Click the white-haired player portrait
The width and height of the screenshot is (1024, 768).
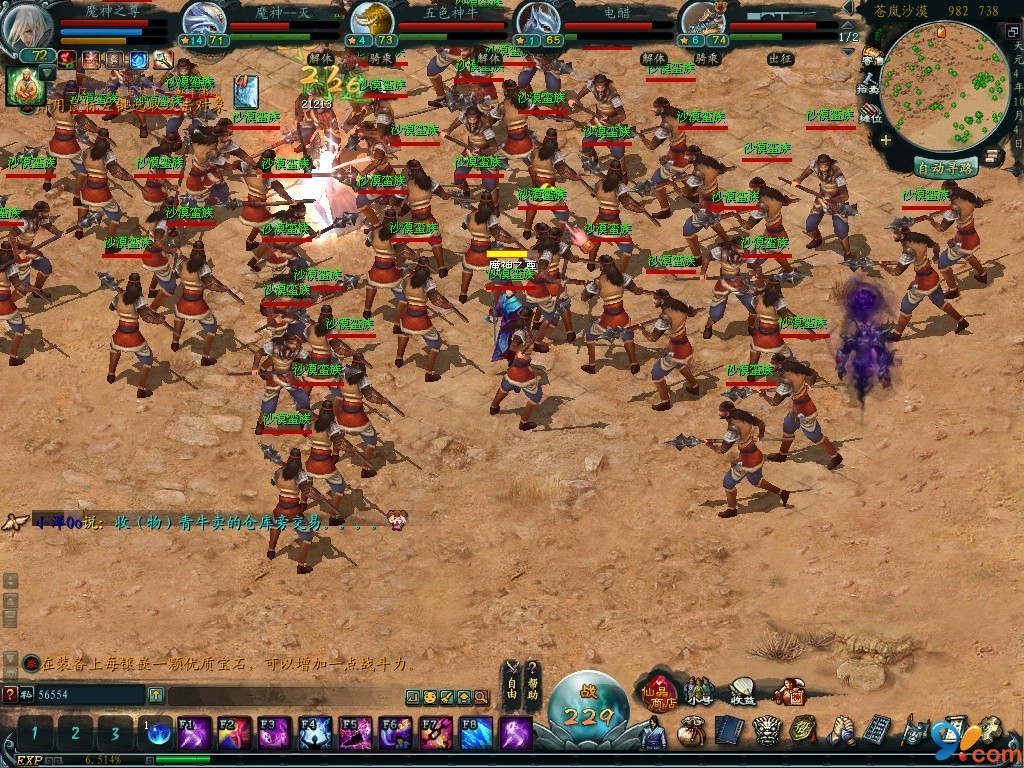[28, 28]
